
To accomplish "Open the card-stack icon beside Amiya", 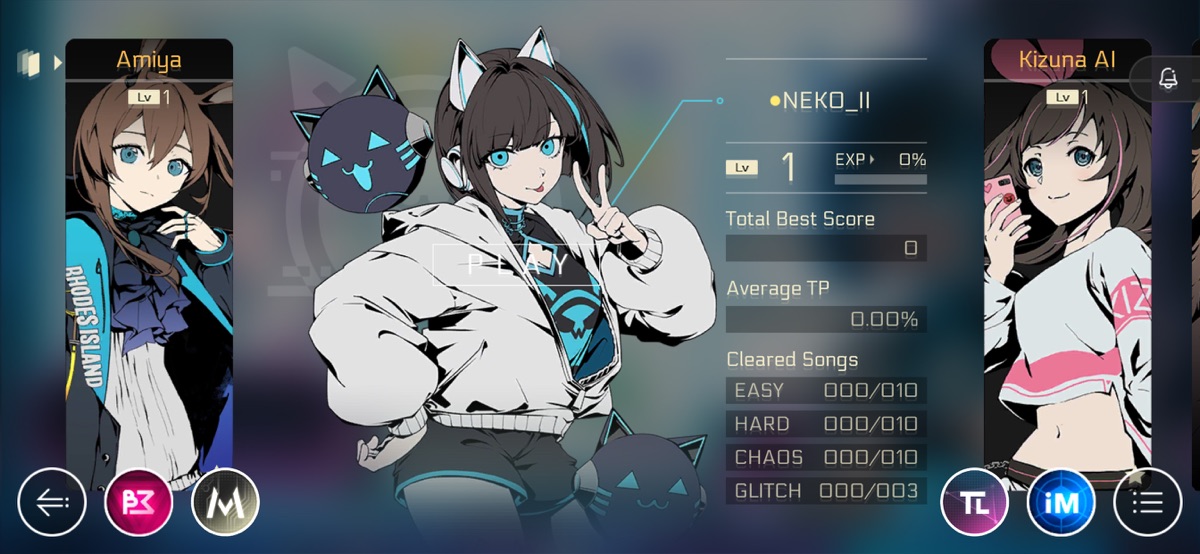I will click(x=28, y=63).
